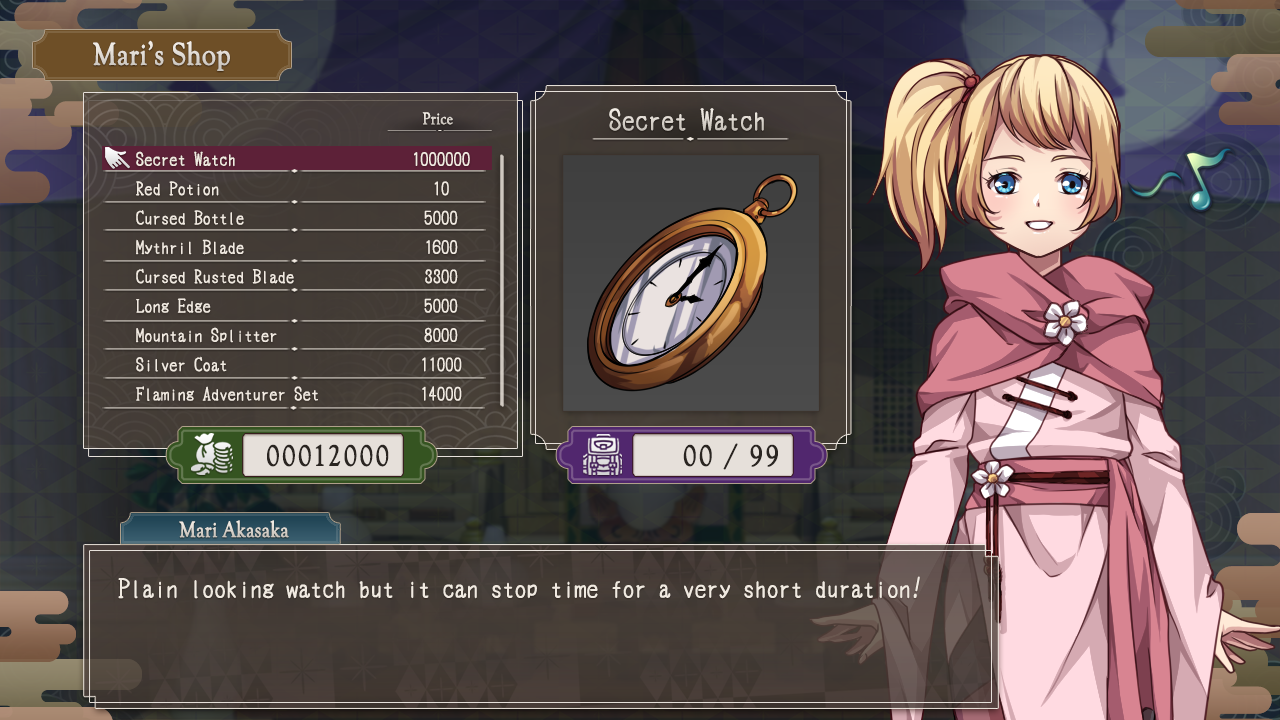
Task: Pick the Flaming Adventurer Set entry
Action: coord(298,395)
